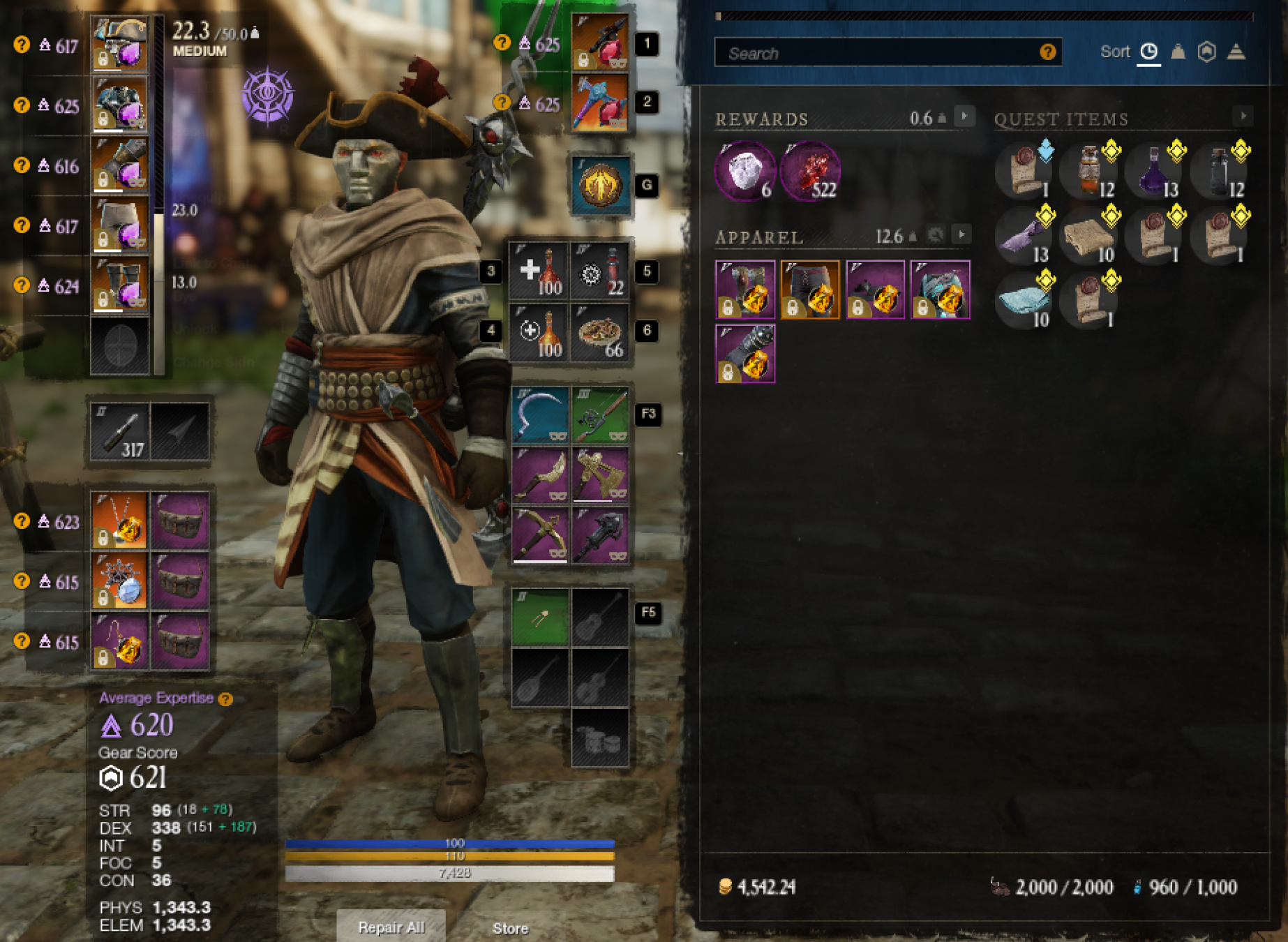Image resolution: width=1288 pixels, height=942 pixels.
Task: Select the food ration stack of 66
Action: coord(600,333)
